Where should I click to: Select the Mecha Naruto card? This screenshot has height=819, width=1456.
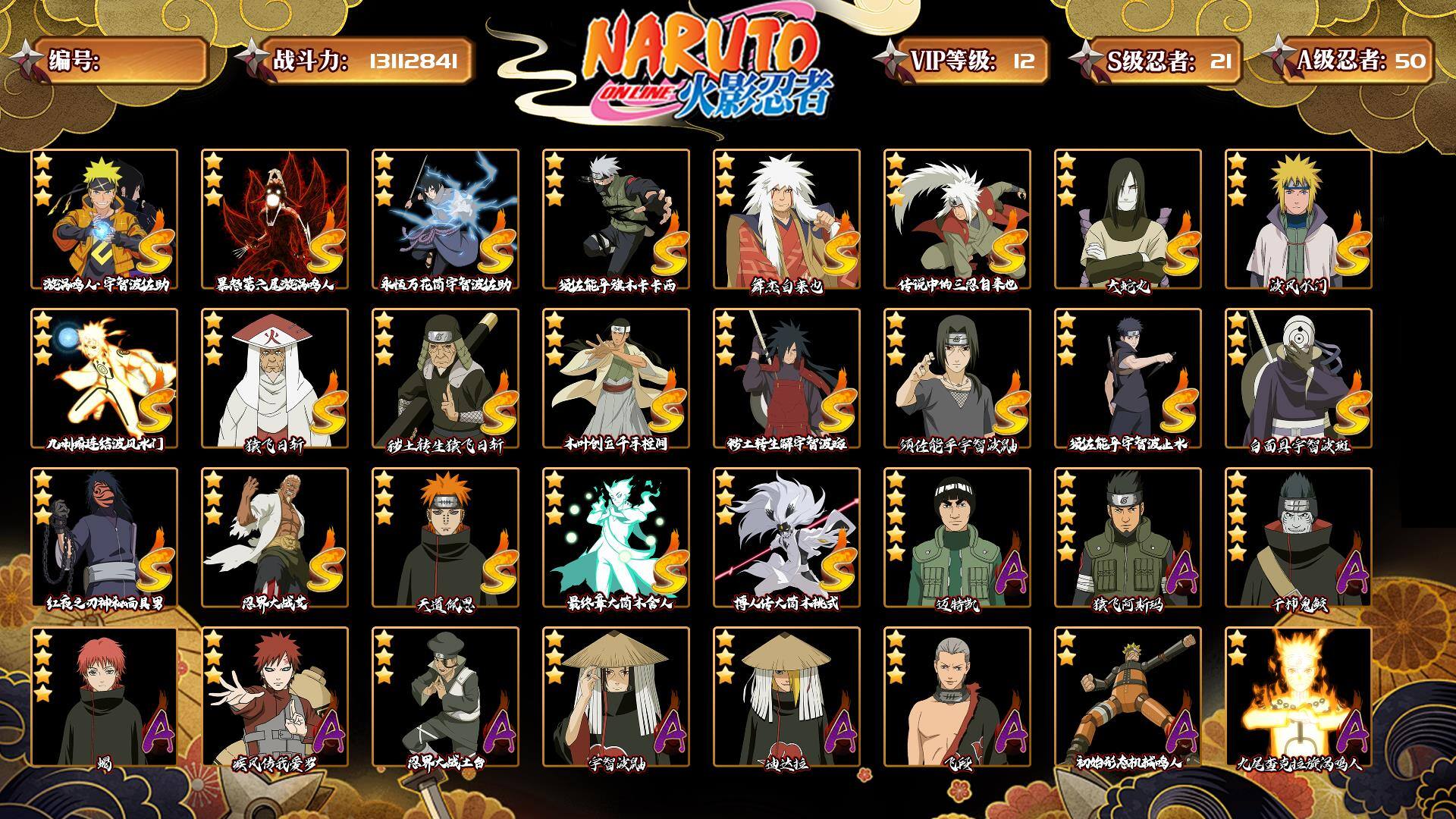click(x=1128, y=696)
